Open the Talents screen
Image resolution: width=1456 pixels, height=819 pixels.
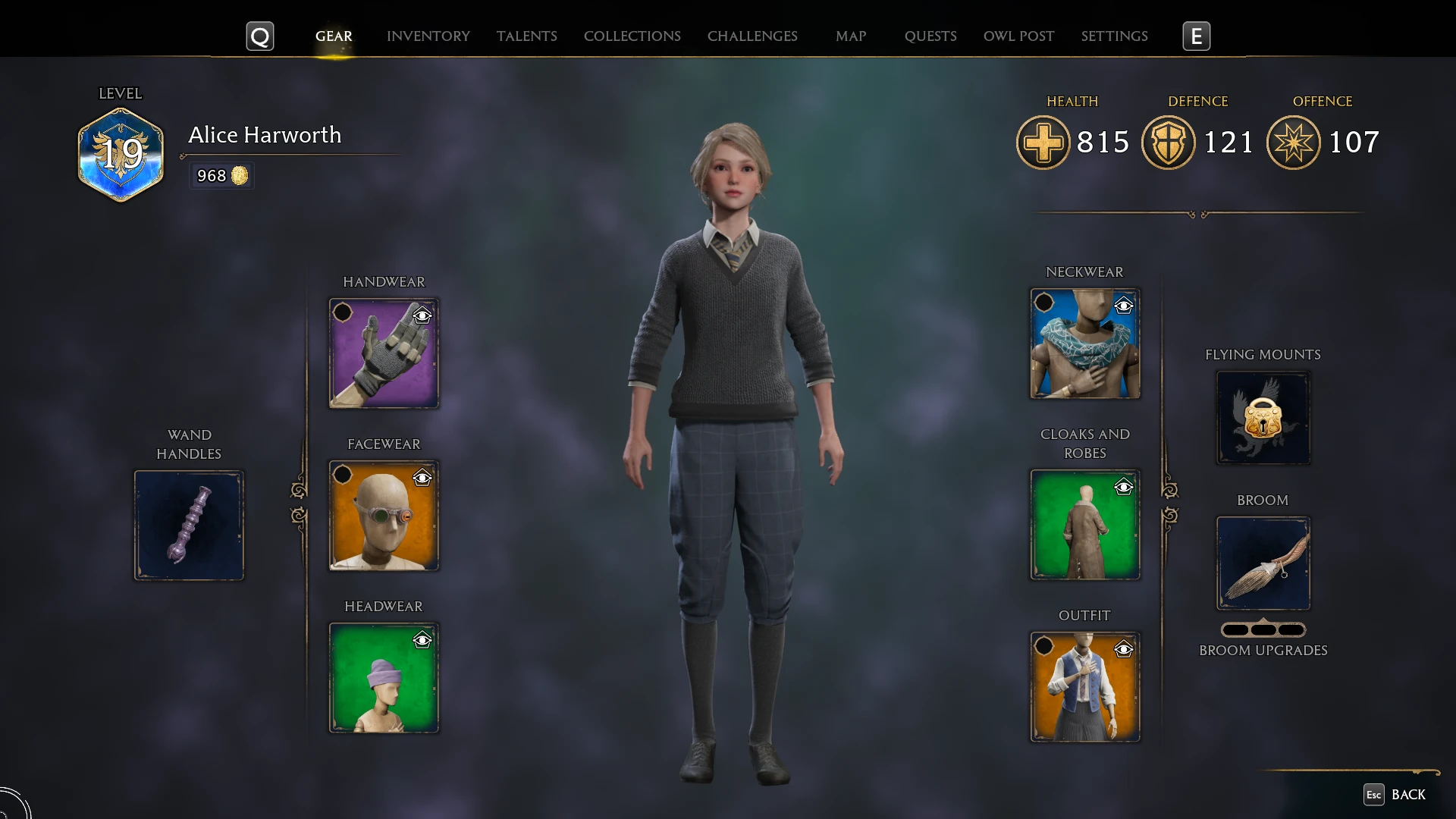(x=526, y=36)
